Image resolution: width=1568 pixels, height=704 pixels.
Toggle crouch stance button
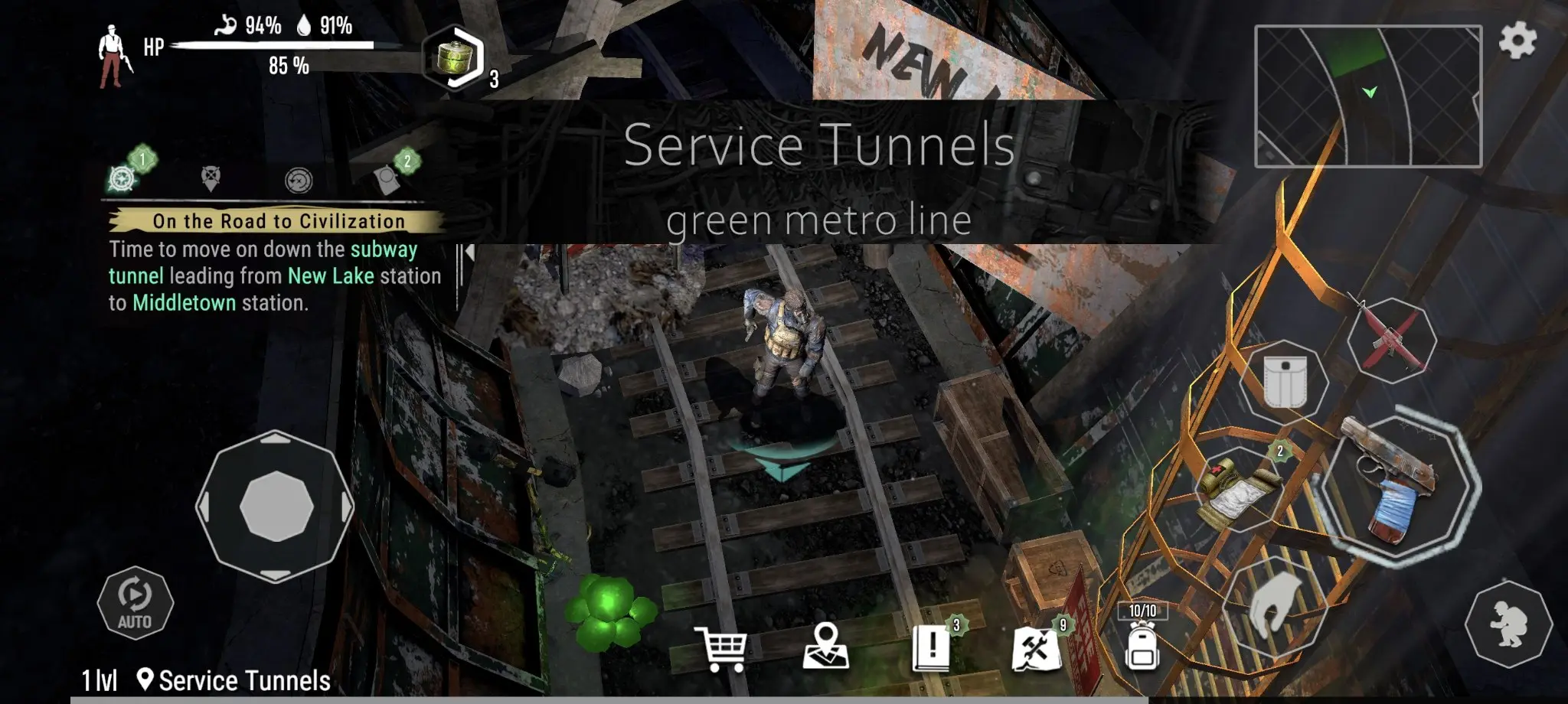[1508, 624]
